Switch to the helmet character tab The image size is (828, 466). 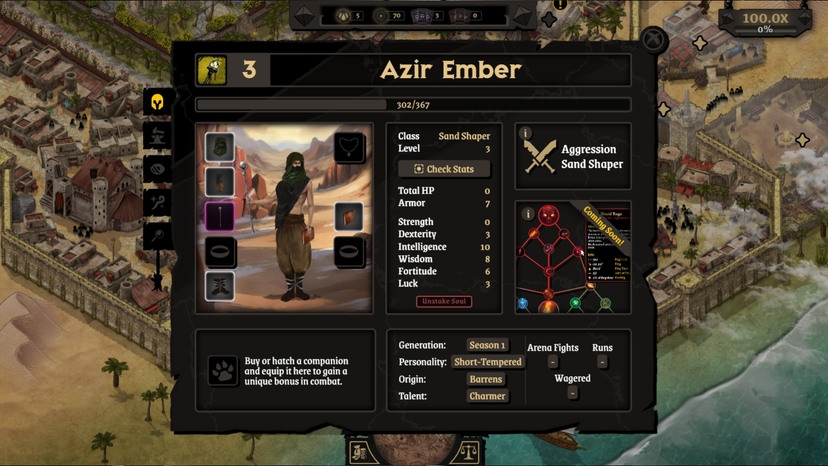point(156,101)
